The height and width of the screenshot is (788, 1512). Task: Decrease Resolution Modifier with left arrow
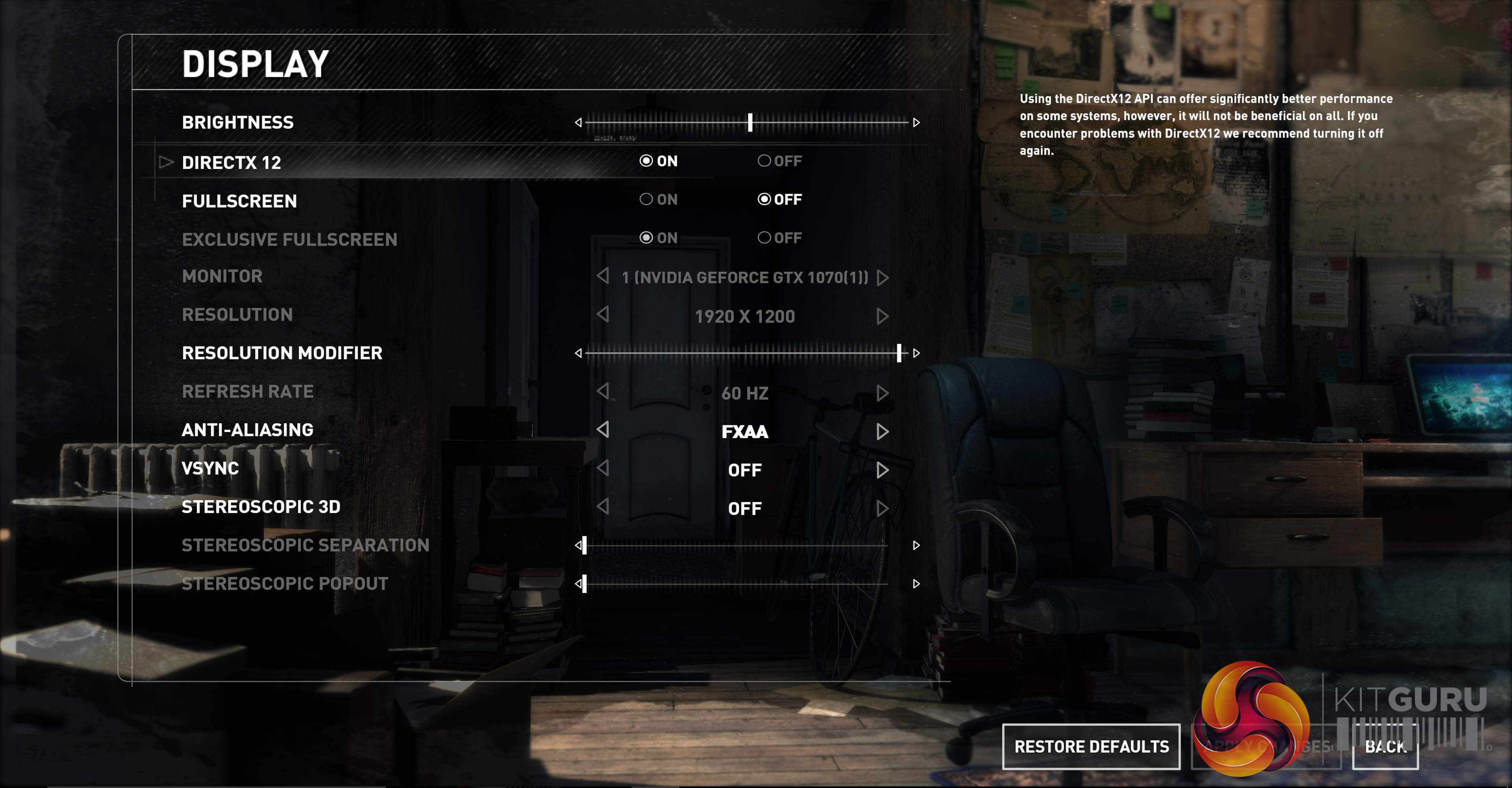(x=578, y=353)
